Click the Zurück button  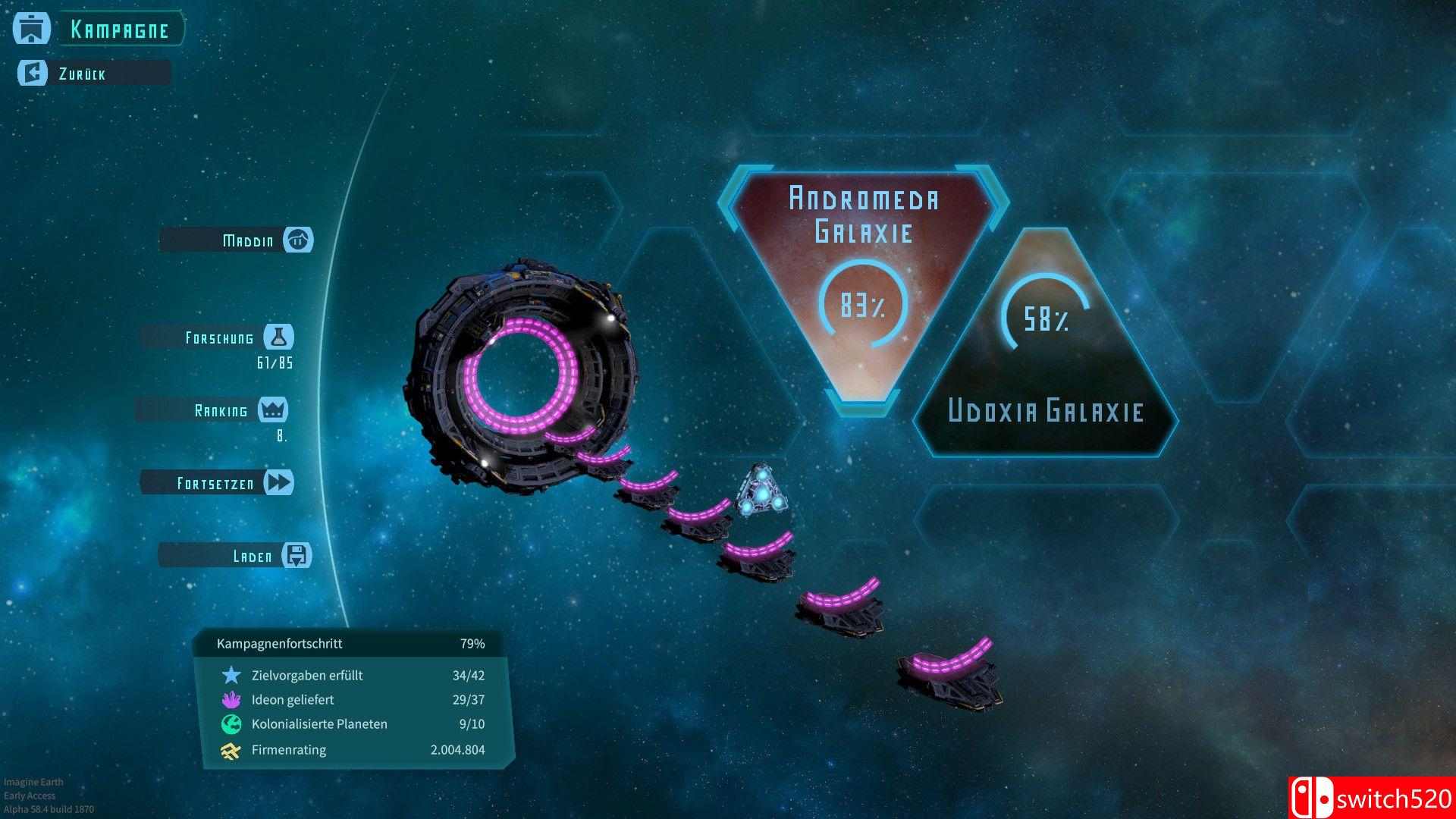pyautogui.click(x=83, y=73)
